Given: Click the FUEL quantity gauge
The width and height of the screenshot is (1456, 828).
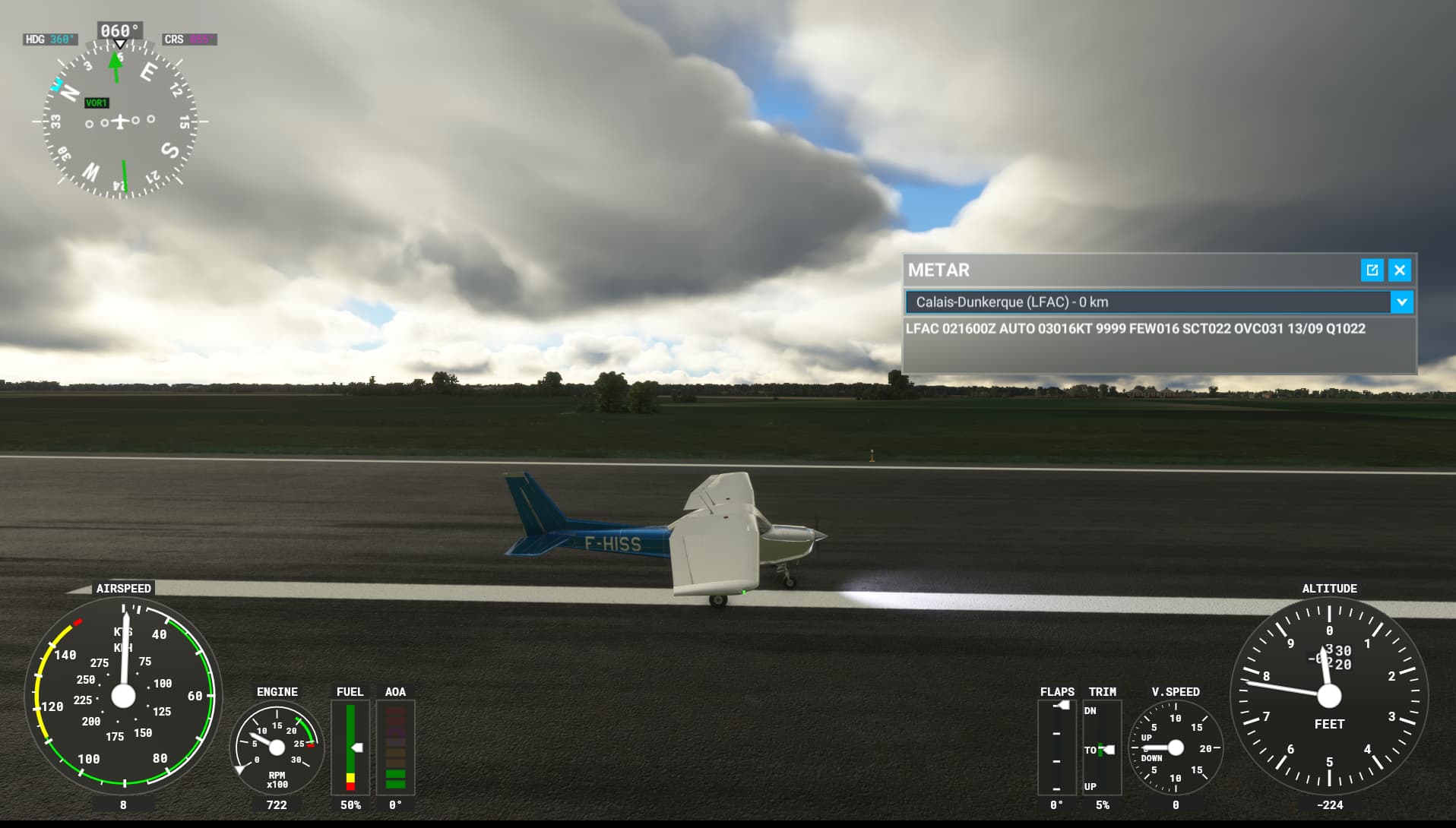Looking at the screenshot, I should (350, 748).
